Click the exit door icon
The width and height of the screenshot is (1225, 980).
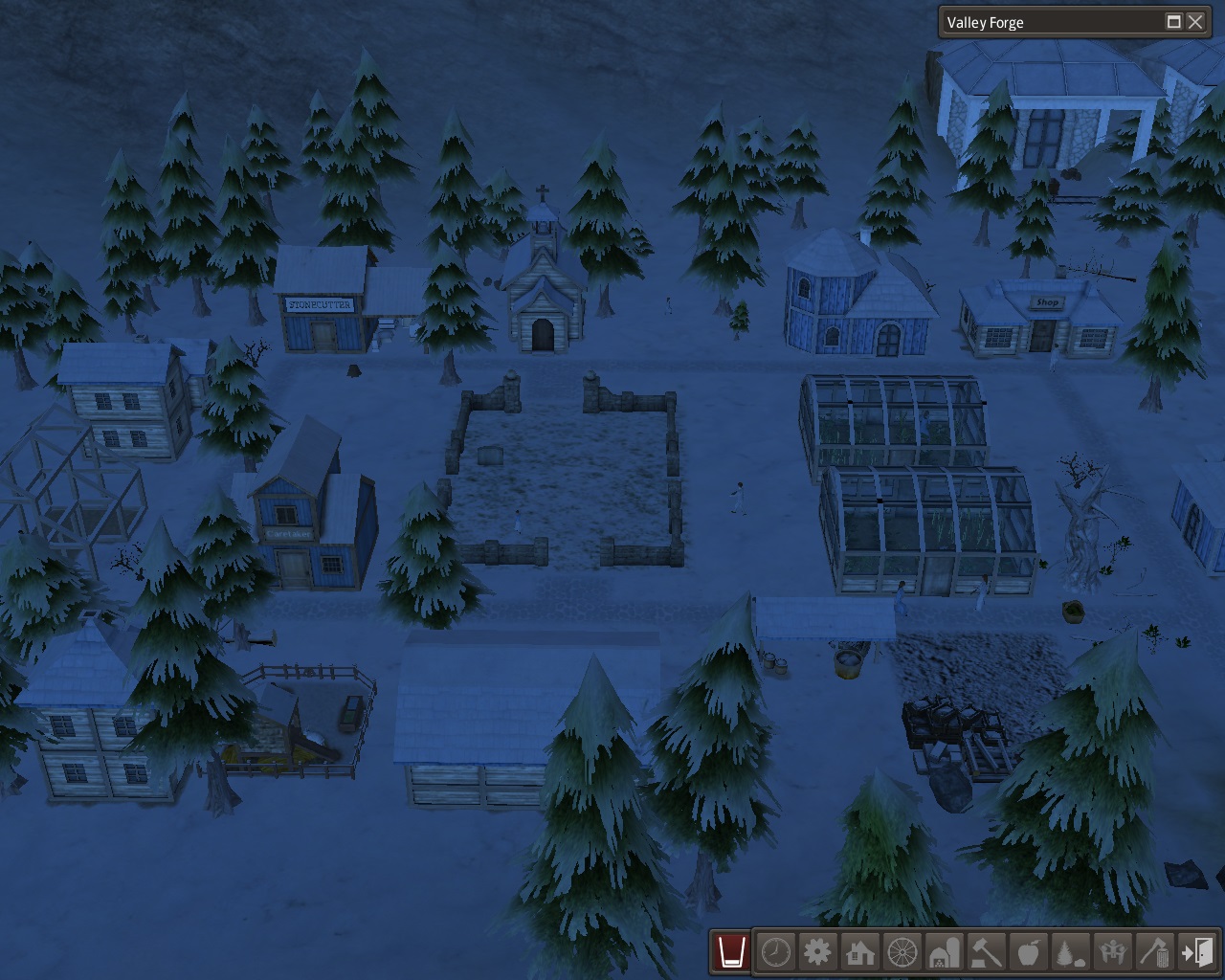click(x=1197, y=952)
